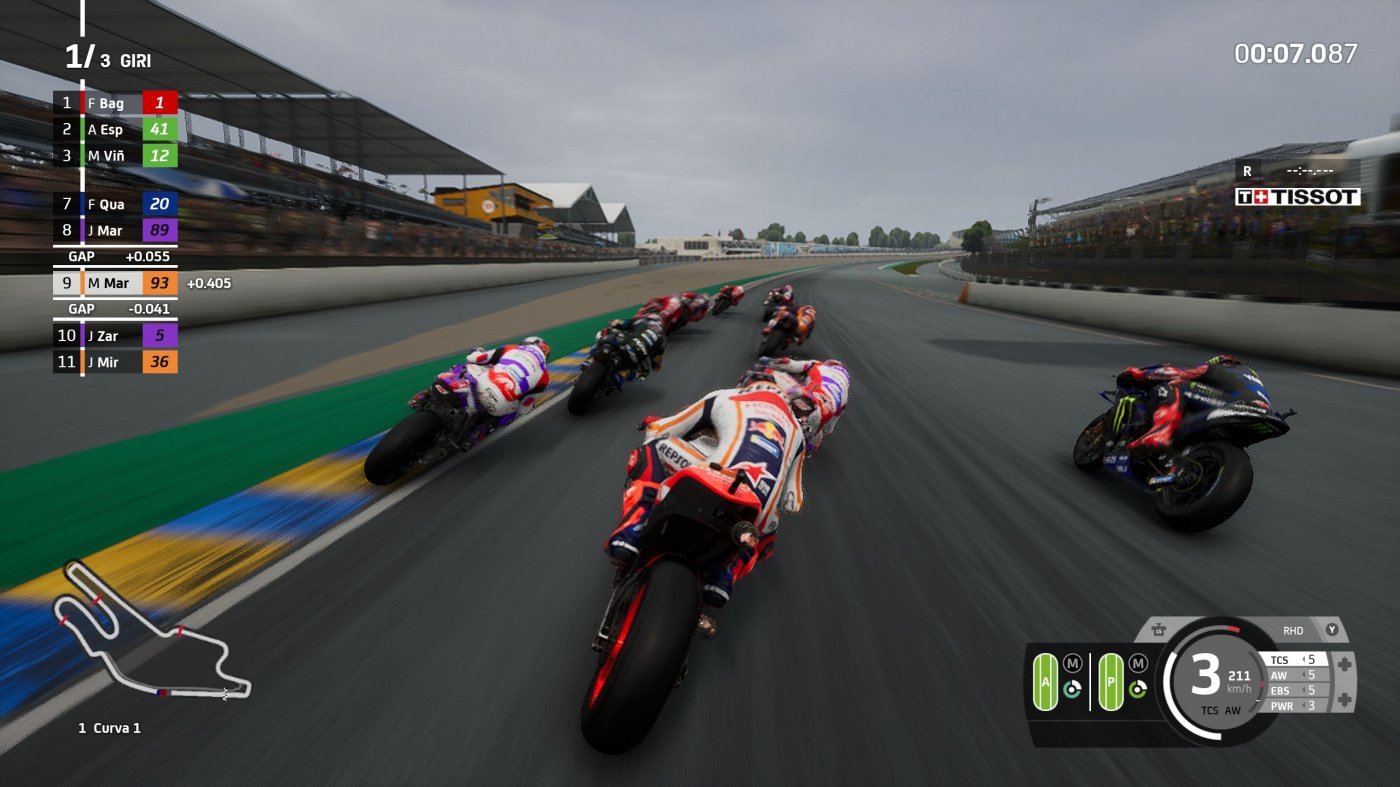The image size is (1400, 787).
Task: Select the front tyre indicator marked A
Action: 1046,681
